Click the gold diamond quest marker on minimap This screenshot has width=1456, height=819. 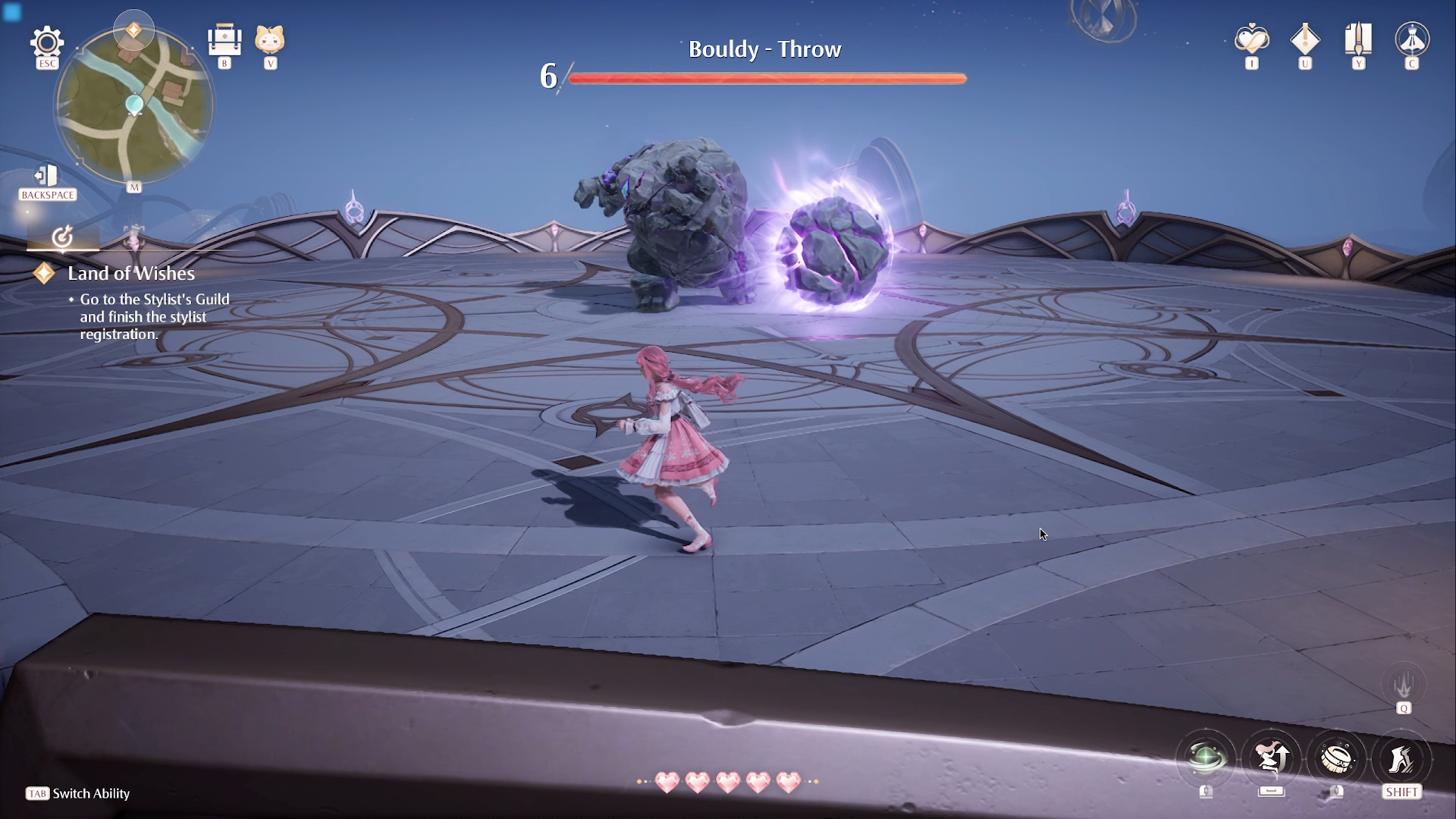pos(133,30)
